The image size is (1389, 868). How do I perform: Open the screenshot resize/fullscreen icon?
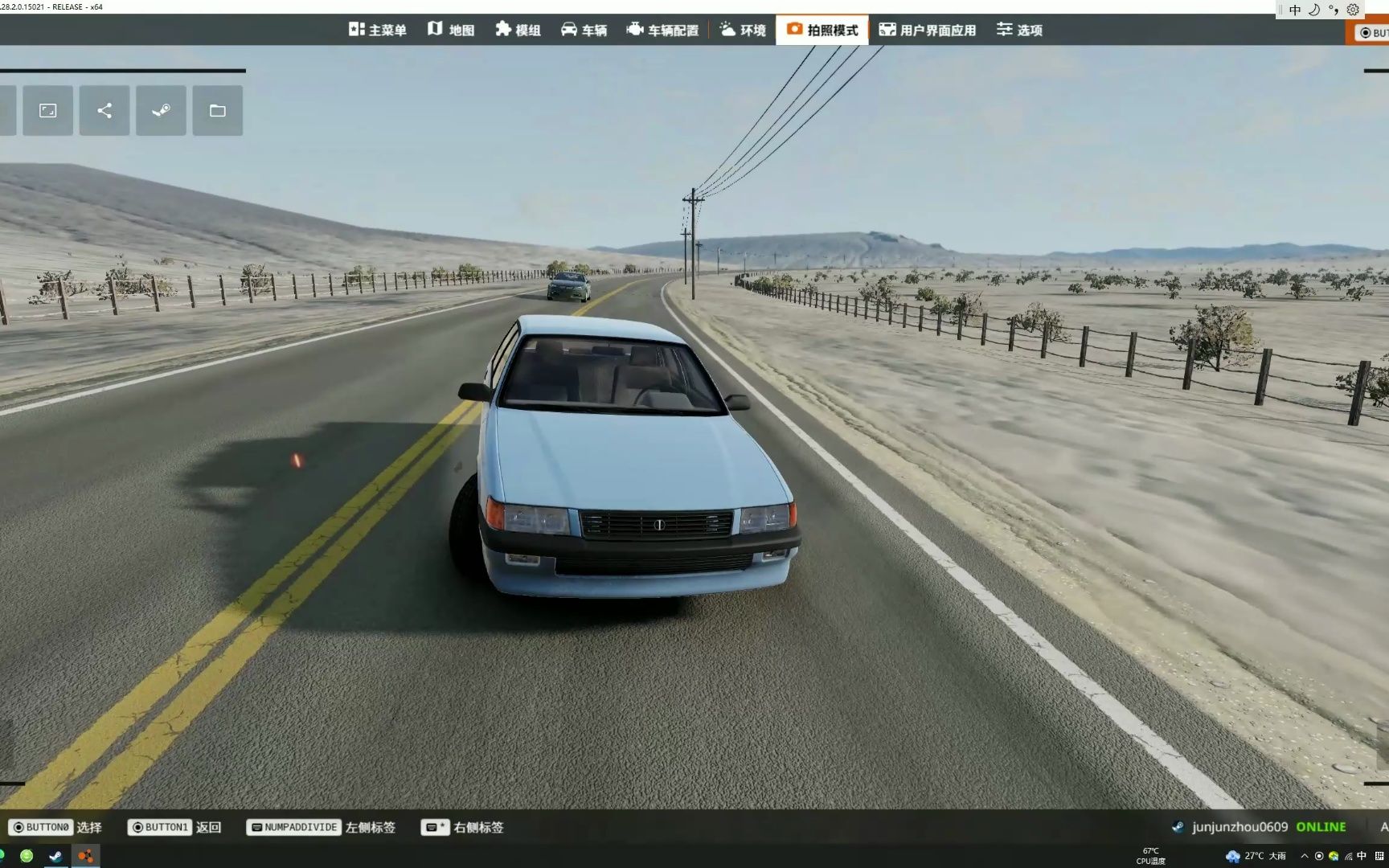tap(47, 110)
